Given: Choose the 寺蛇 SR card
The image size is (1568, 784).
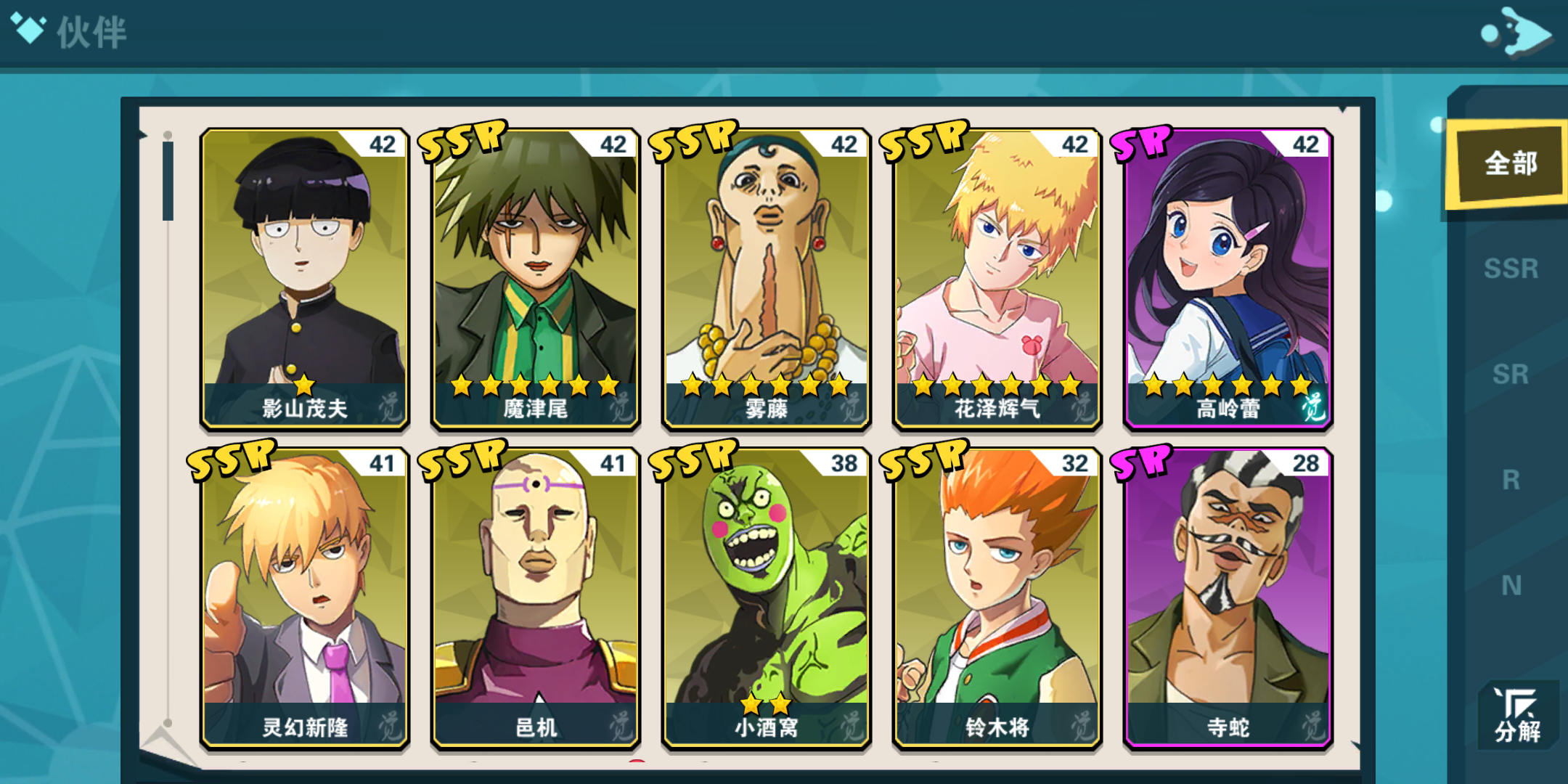Looking at the screenshot, I should tap(1228, 599).
